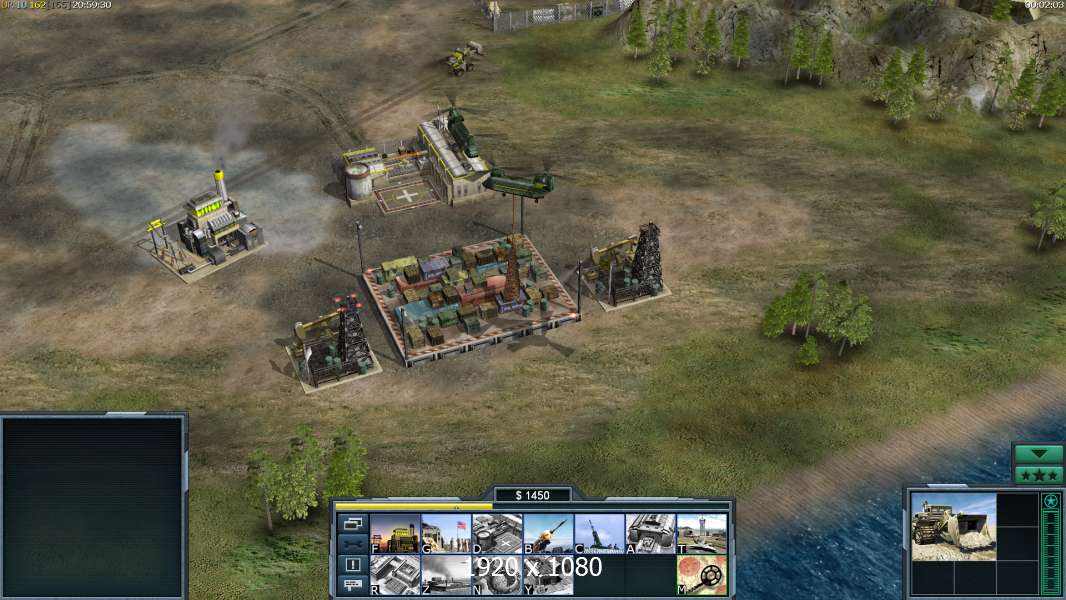
Task: Select the Strategy Center build icon
Action: (x=395, y=575)
